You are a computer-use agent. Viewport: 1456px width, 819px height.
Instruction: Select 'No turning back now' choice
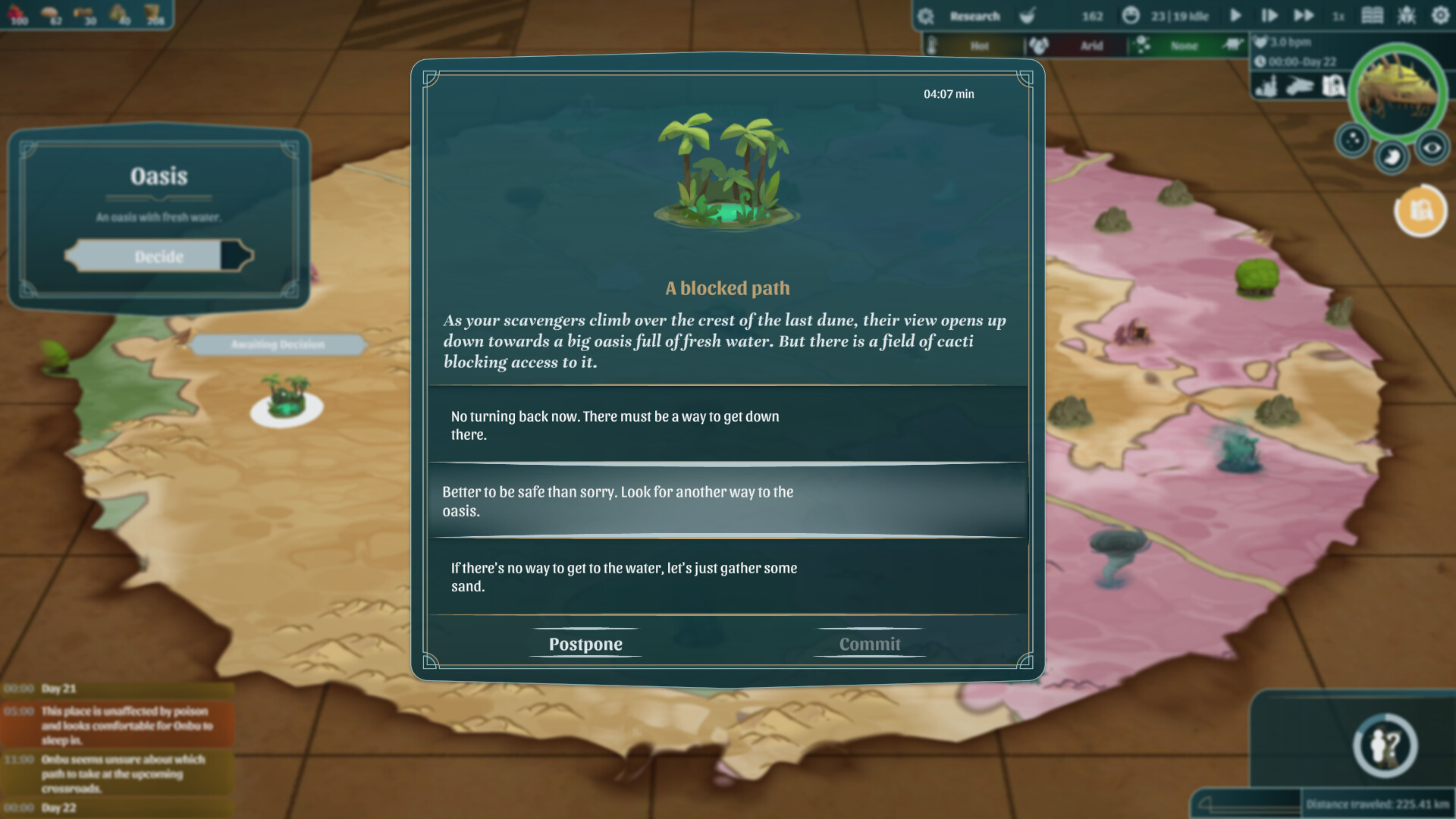point(726,425)
